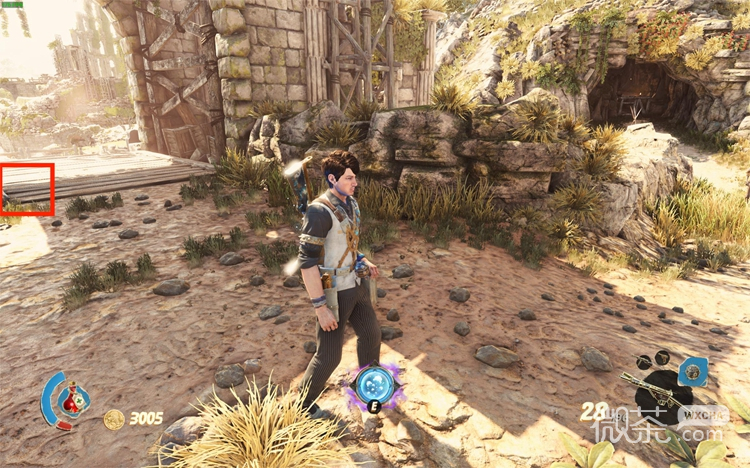Screen dimensions: 750x468
Task: Use the red health potion icon
Action: (x=70, y=400)
